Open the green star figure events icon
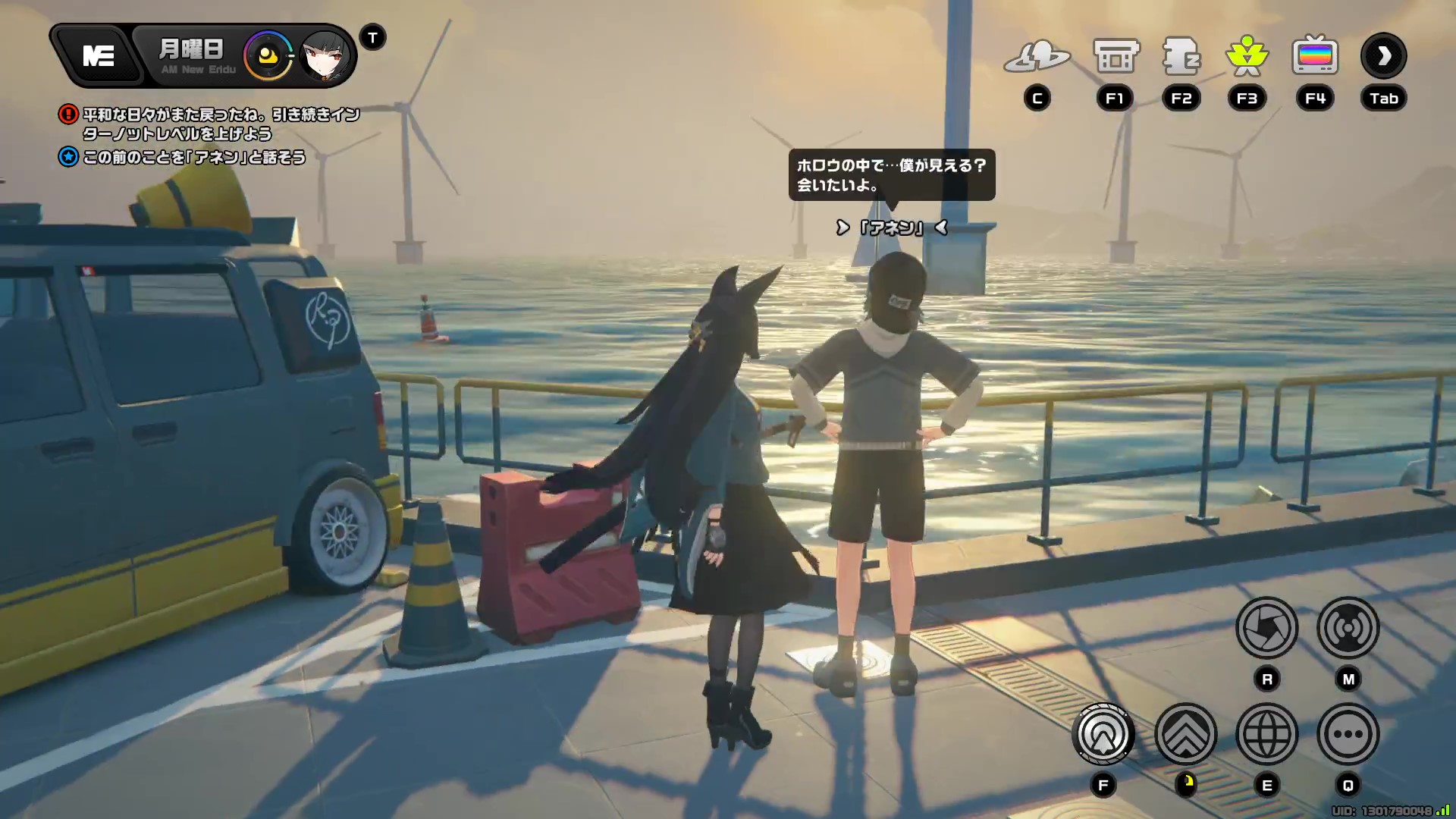Image resolution: width=1456 pixels, height=819 pixels. (1247, 57)
